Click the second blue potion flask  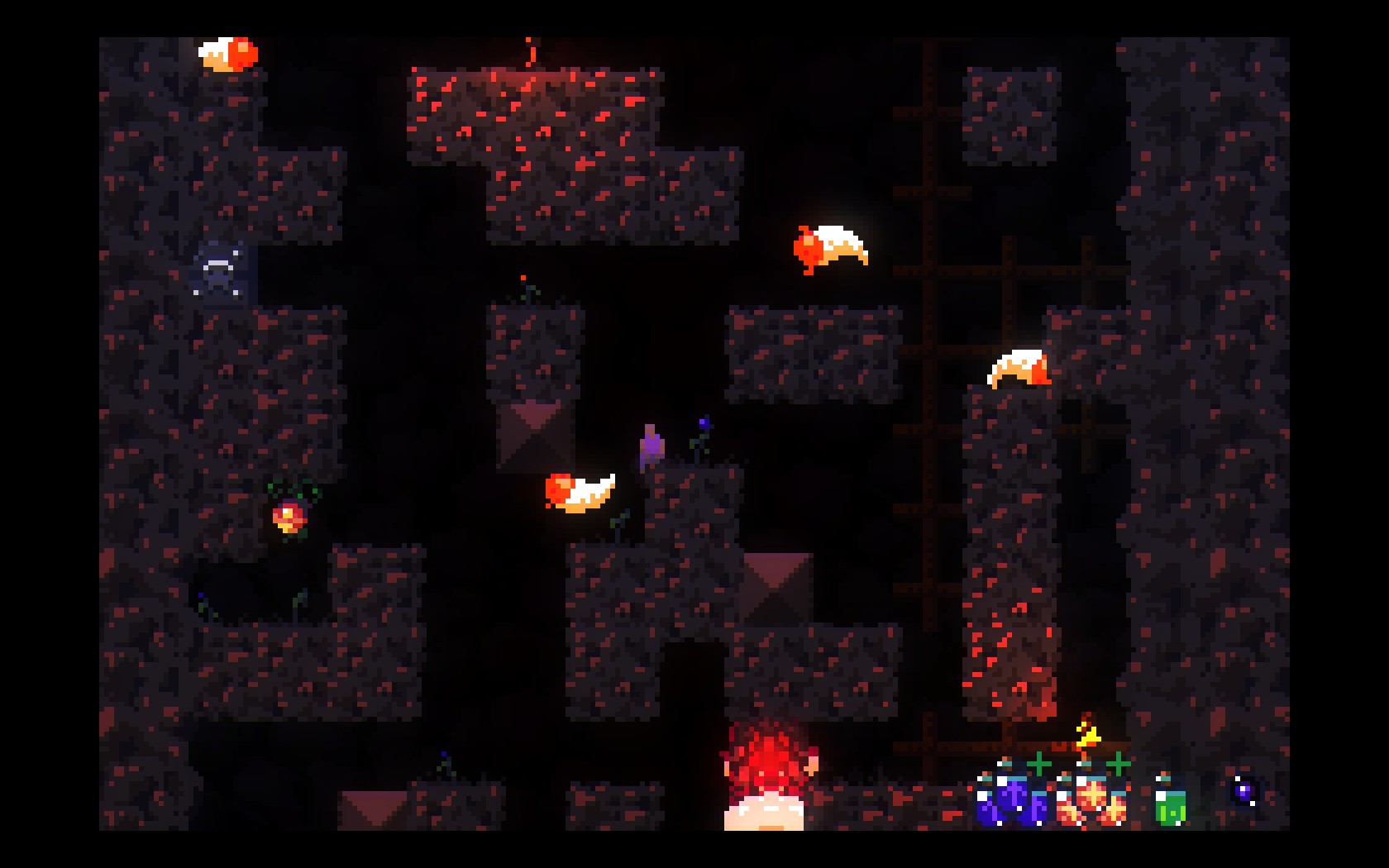pyautogui.click(x=1040, y=806)
